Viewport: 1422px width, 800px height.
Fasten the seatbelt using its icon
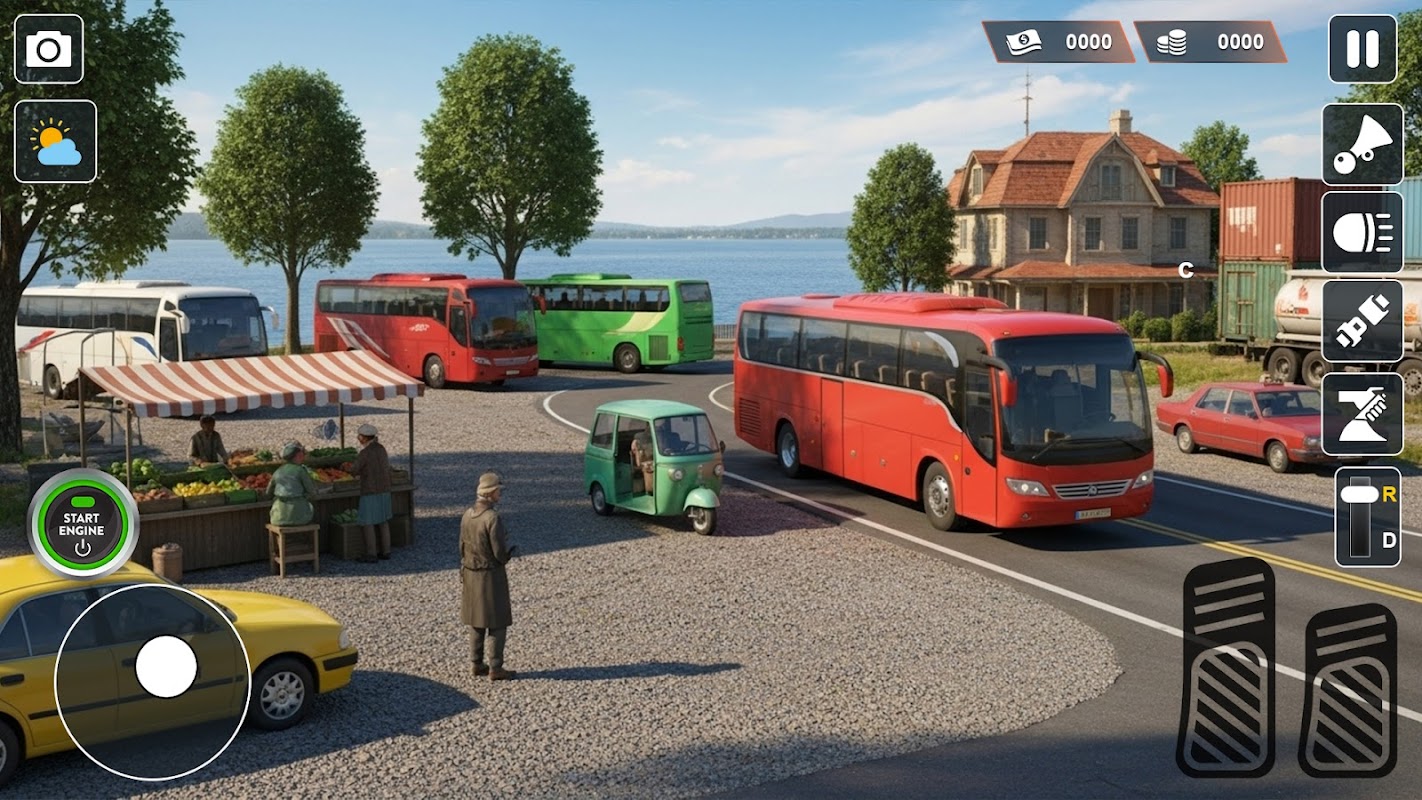pyautogui.click(x=1362, y=321)
